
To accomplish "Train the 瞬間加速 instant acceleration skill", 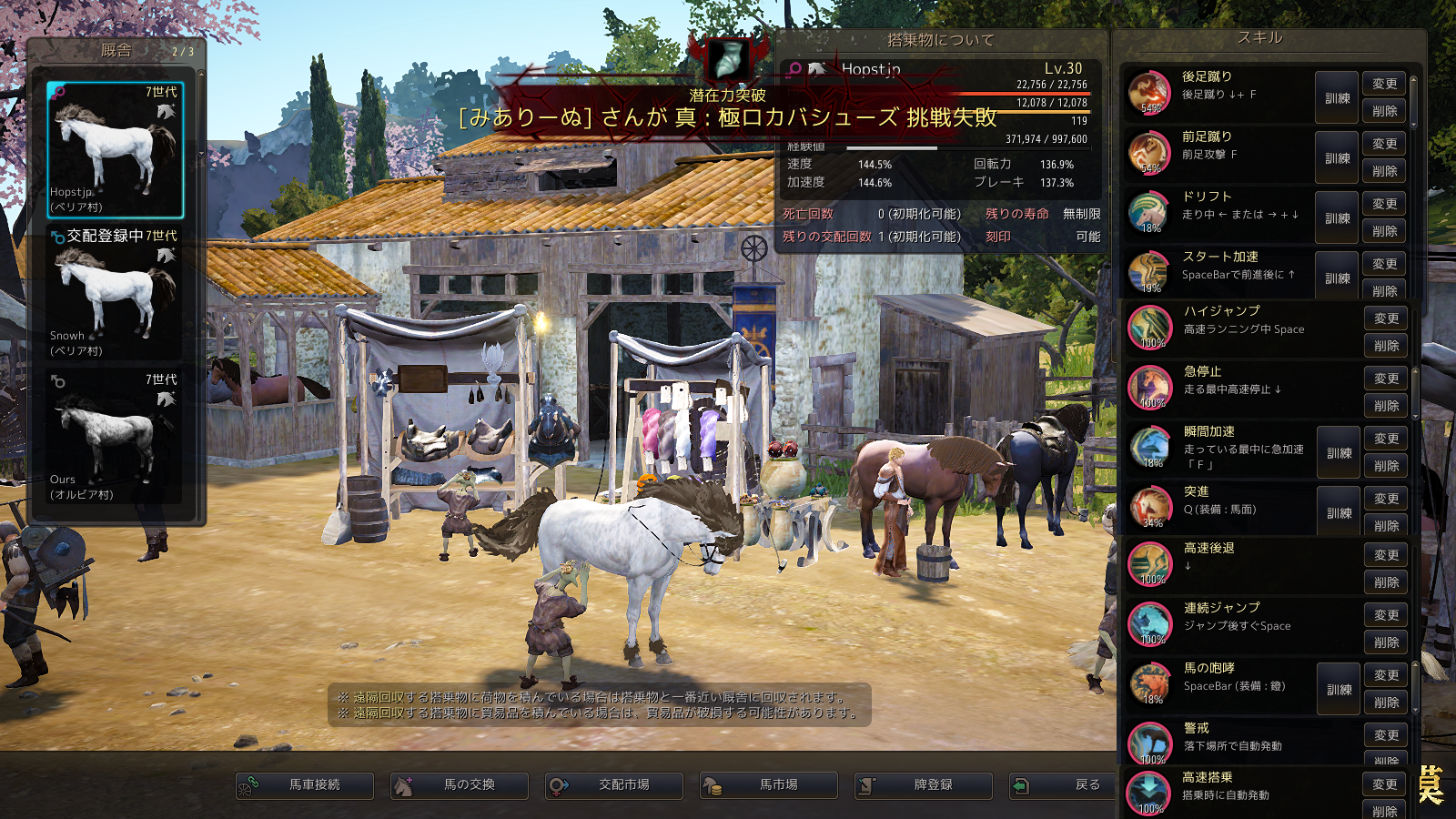I will click(1339, 452).
